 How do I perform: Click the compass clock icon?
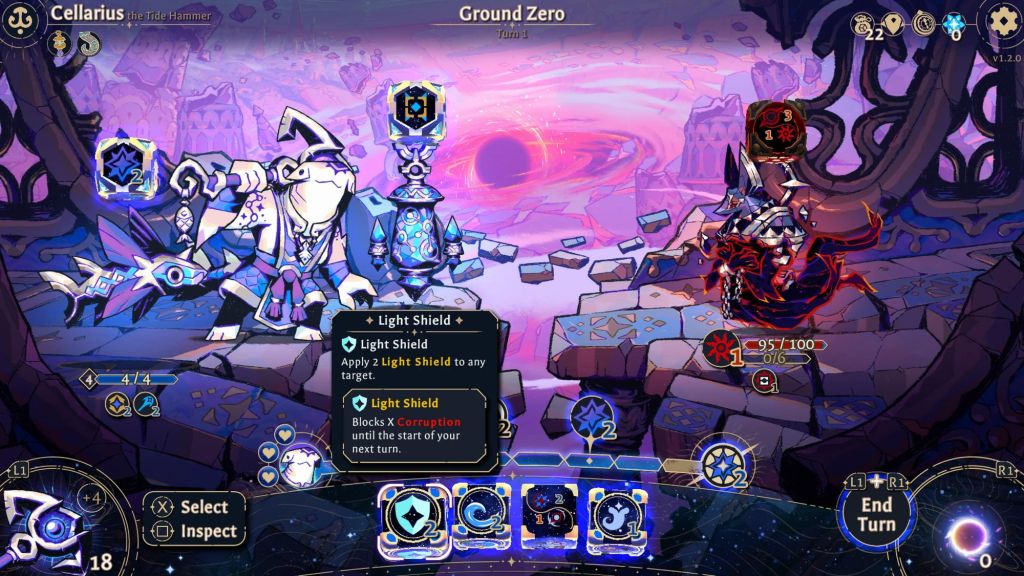point(923,24)
